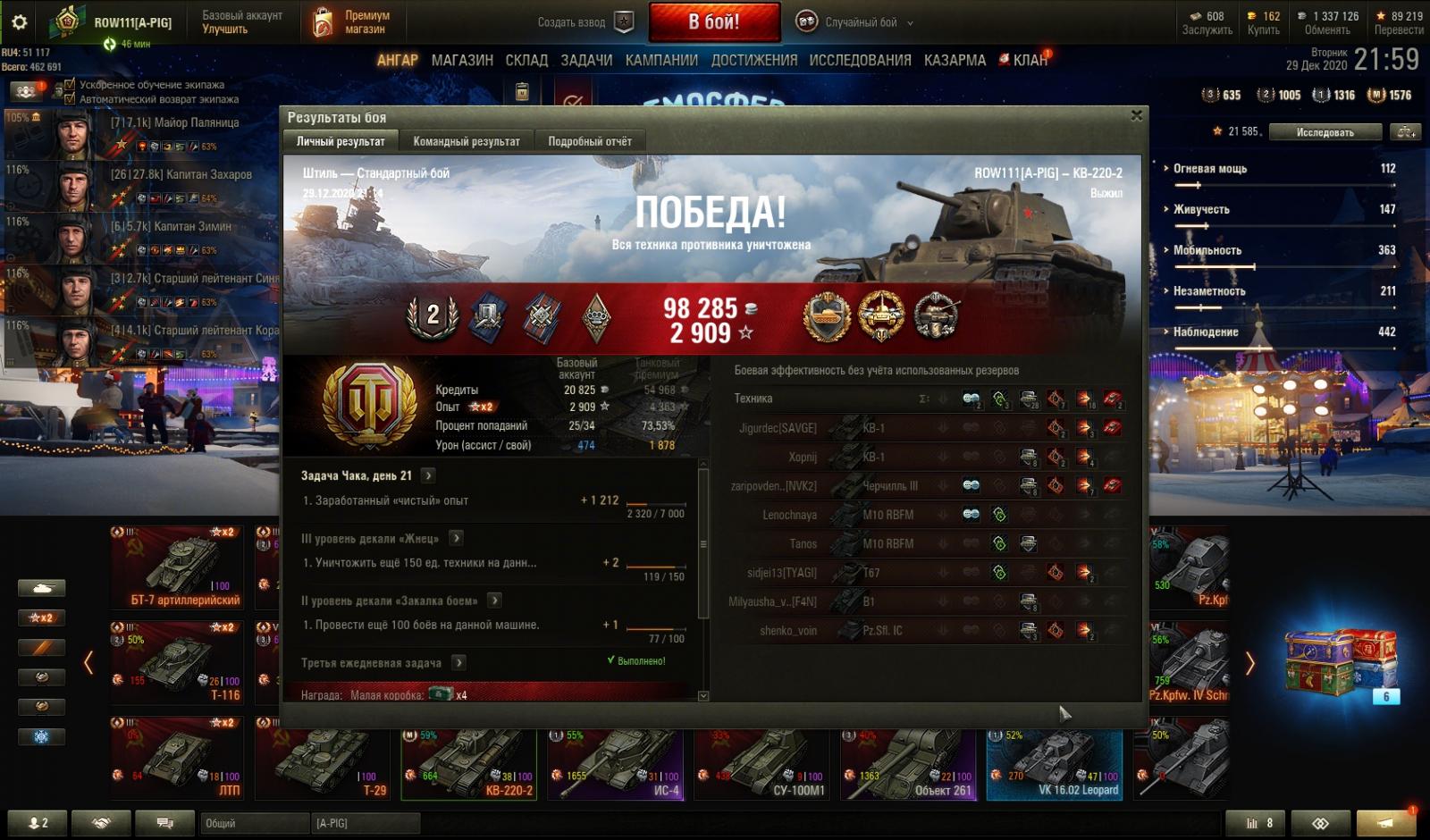
Task: Go to Исследования tech tree
Action: pyautogui.click(x=860, y=60)
